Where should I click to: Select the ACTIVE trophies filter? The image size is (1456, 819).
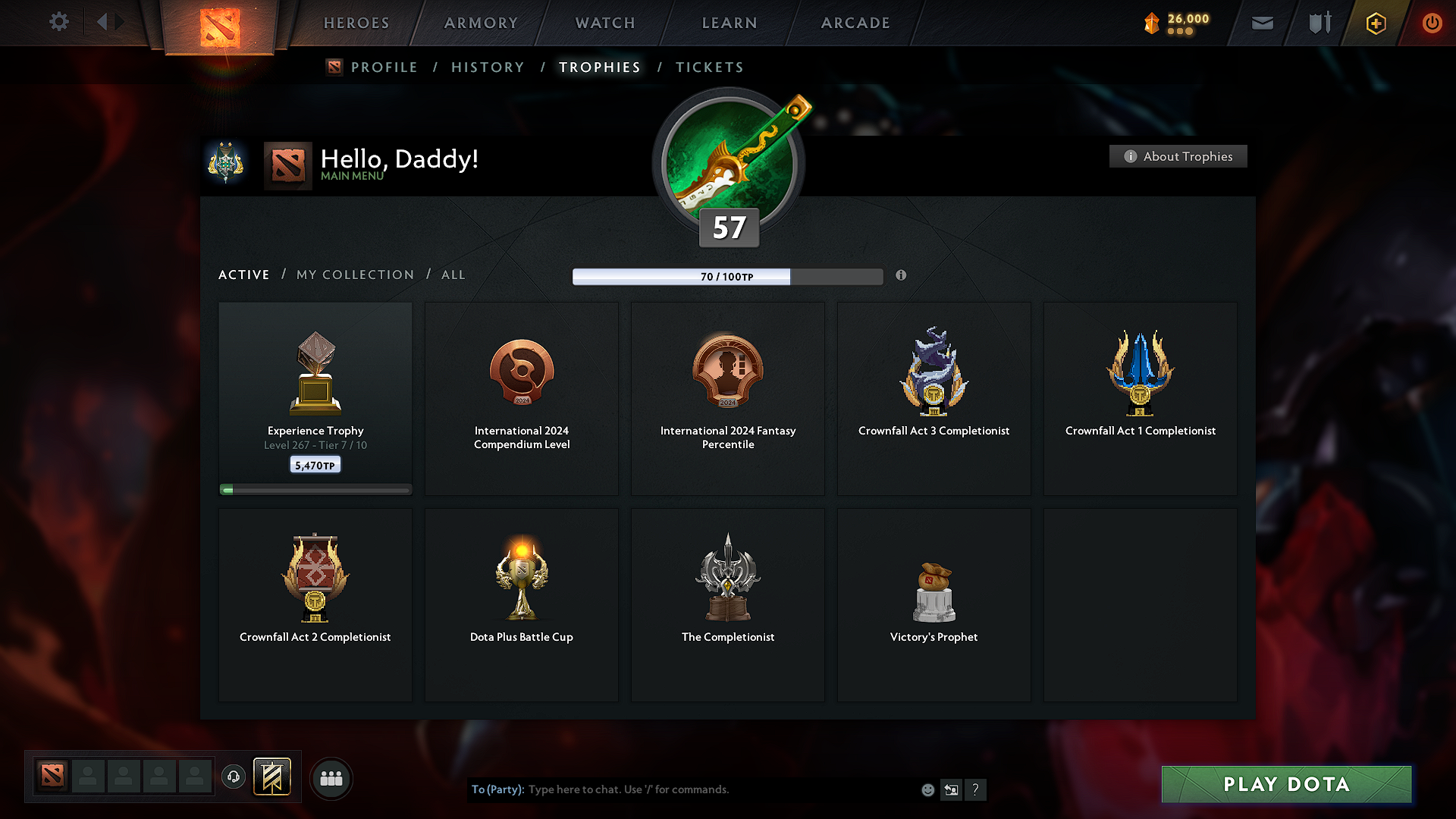243,275
